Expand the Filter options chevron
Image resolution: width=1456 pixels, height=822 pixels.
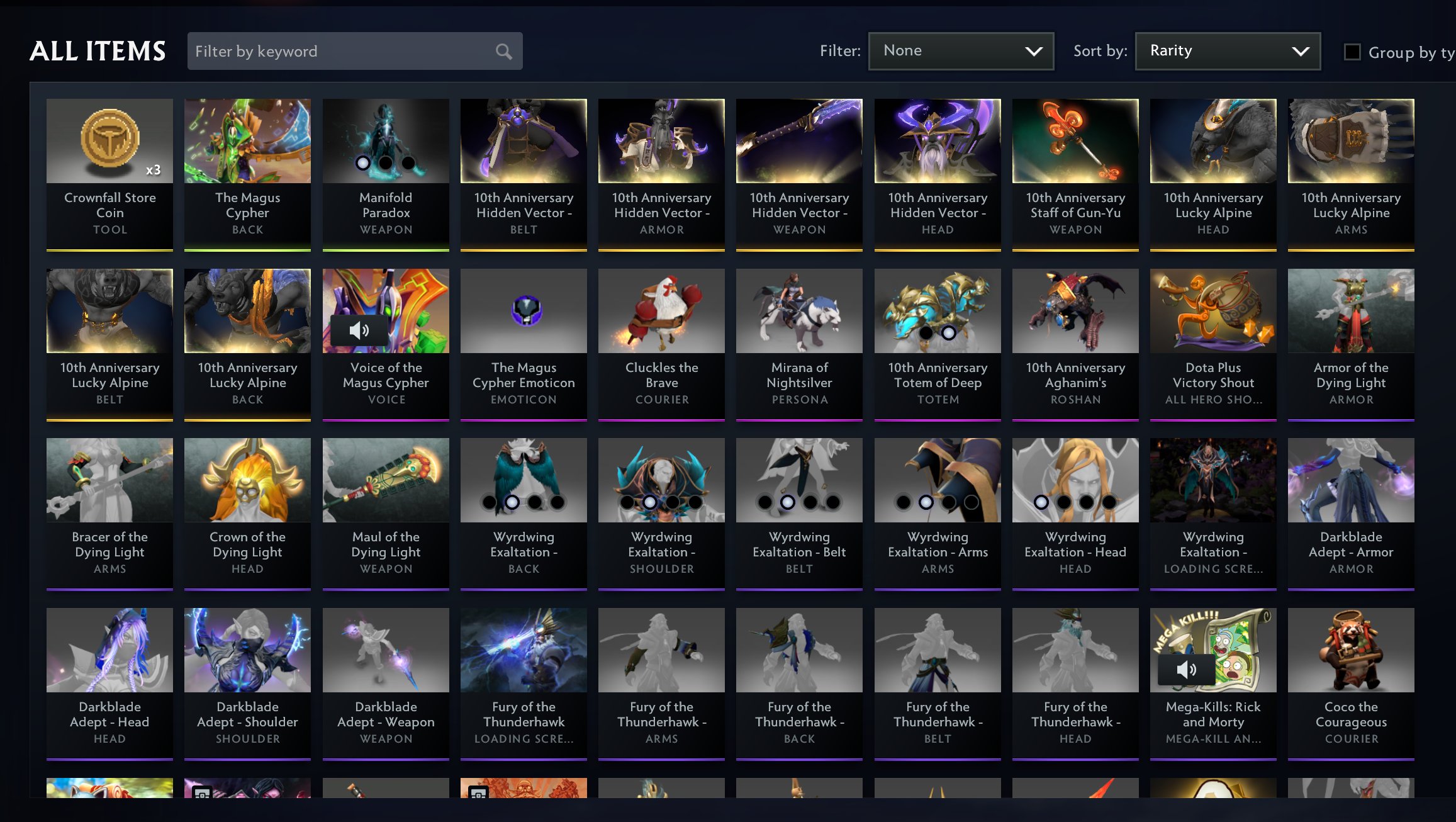(1034, 50)
